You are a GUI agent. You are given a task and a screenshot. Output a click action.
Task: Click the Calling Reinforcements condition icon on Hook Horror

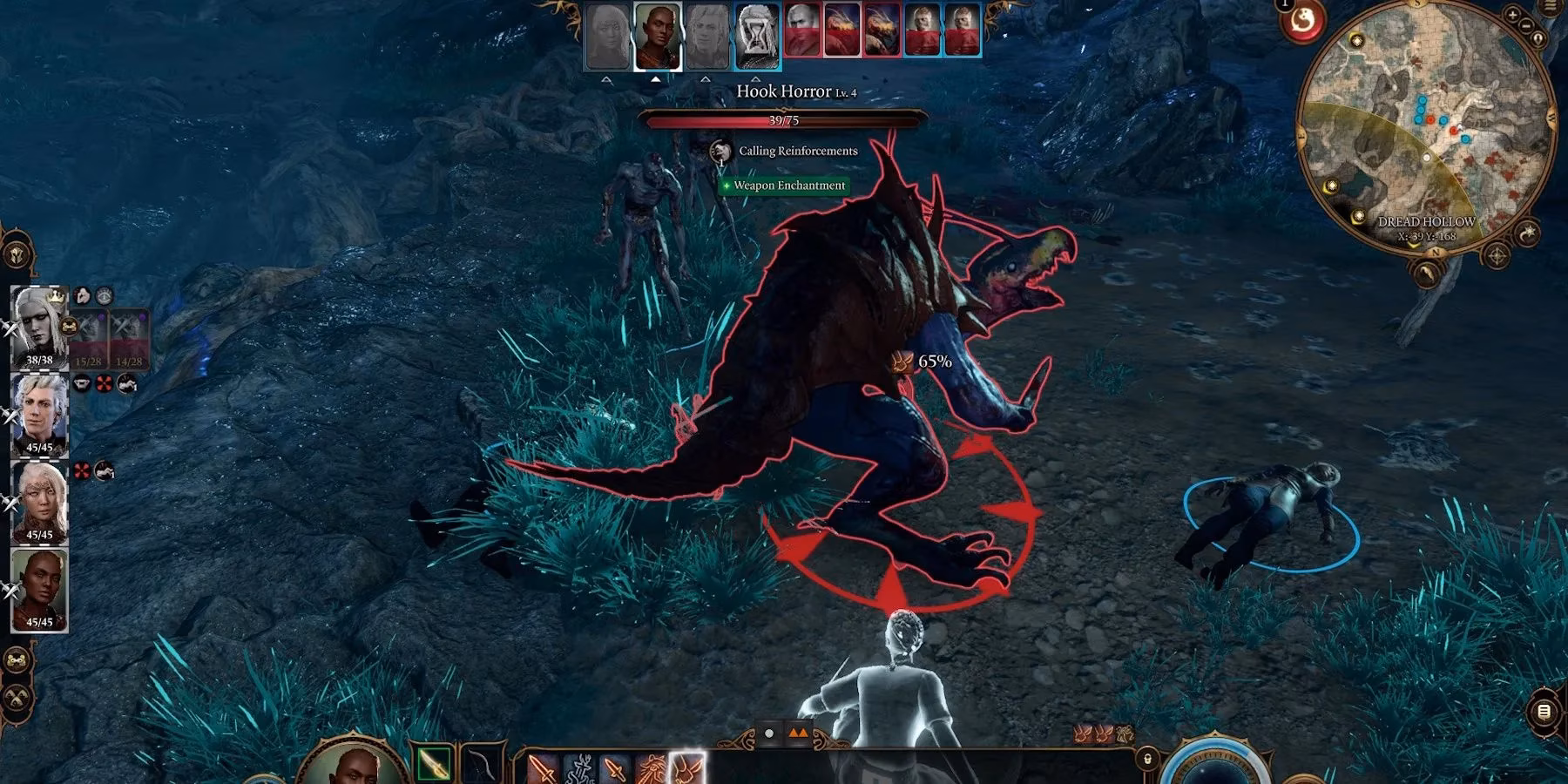[721, 150]
